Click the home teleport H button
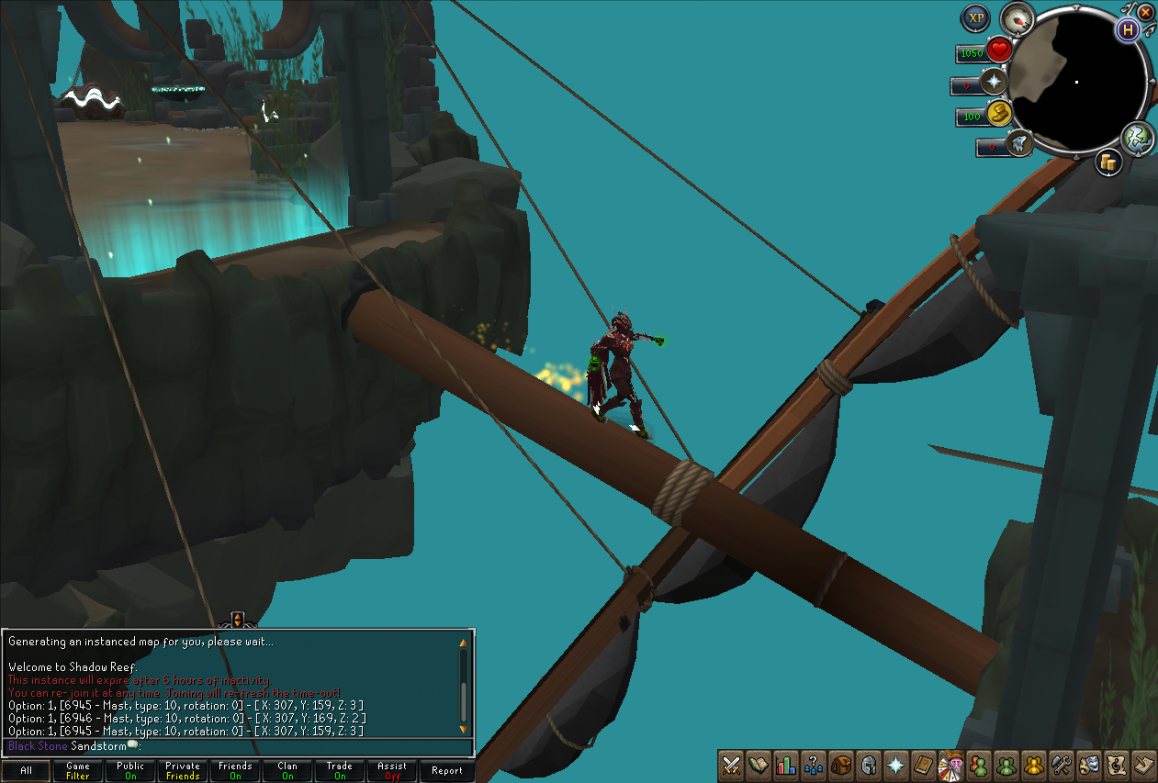The height and width of the screenshot is (783, 1158). pyautogui.click(x=1128, y=29)
